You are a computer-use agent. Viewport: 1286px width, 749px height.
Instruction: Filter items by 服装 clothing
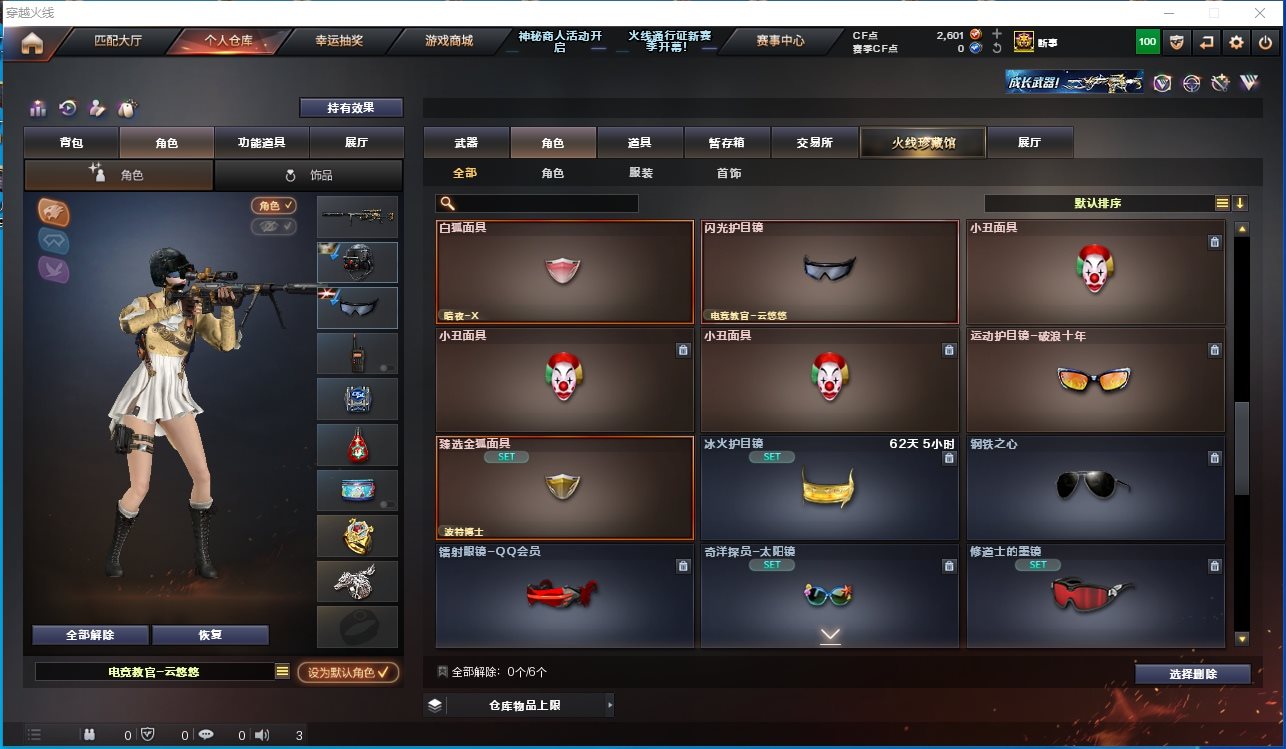click(x=641, y=173)
